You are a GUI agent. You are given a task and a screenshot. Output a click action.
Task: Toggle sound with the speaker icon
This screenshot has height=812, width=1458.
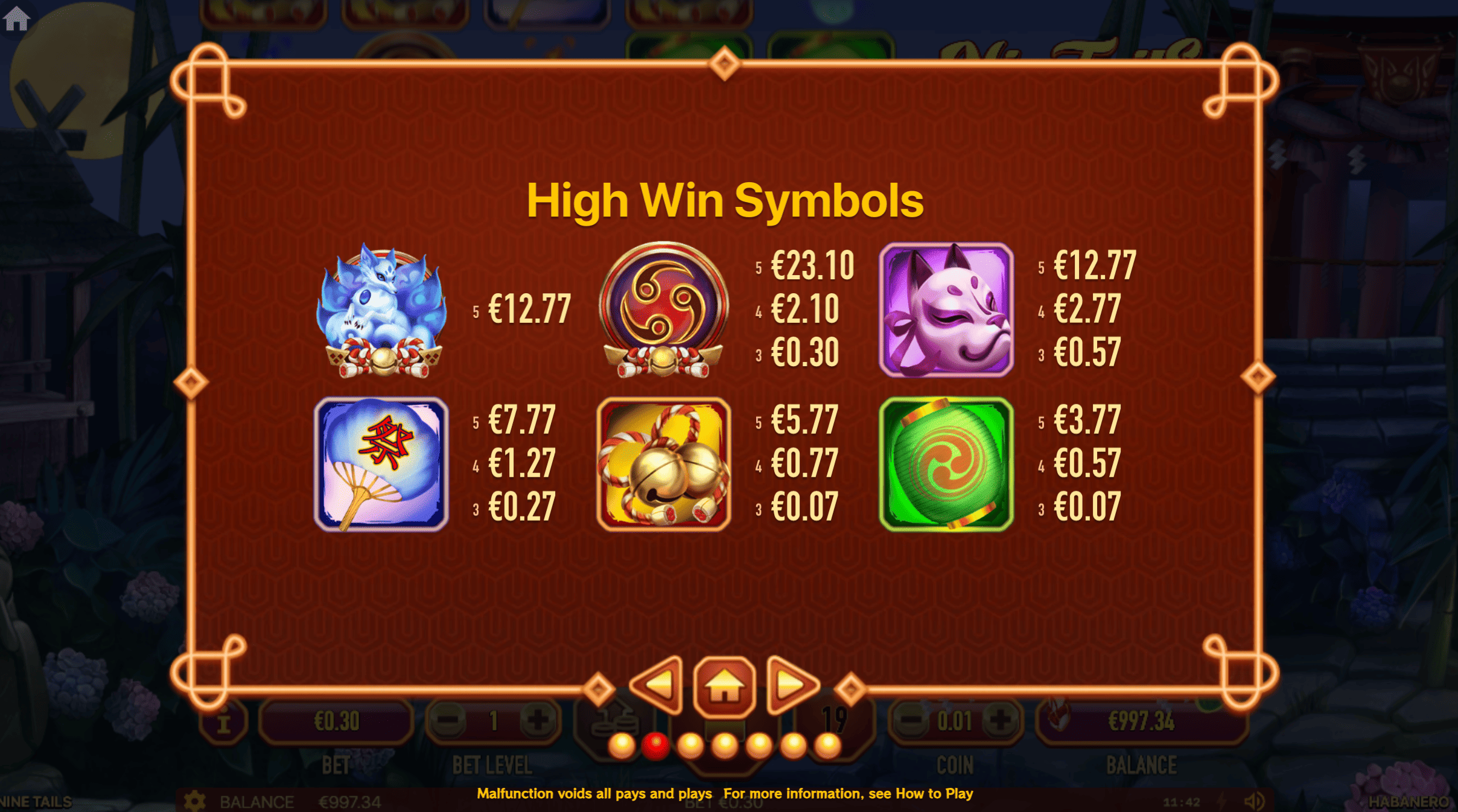point(1254,802)
